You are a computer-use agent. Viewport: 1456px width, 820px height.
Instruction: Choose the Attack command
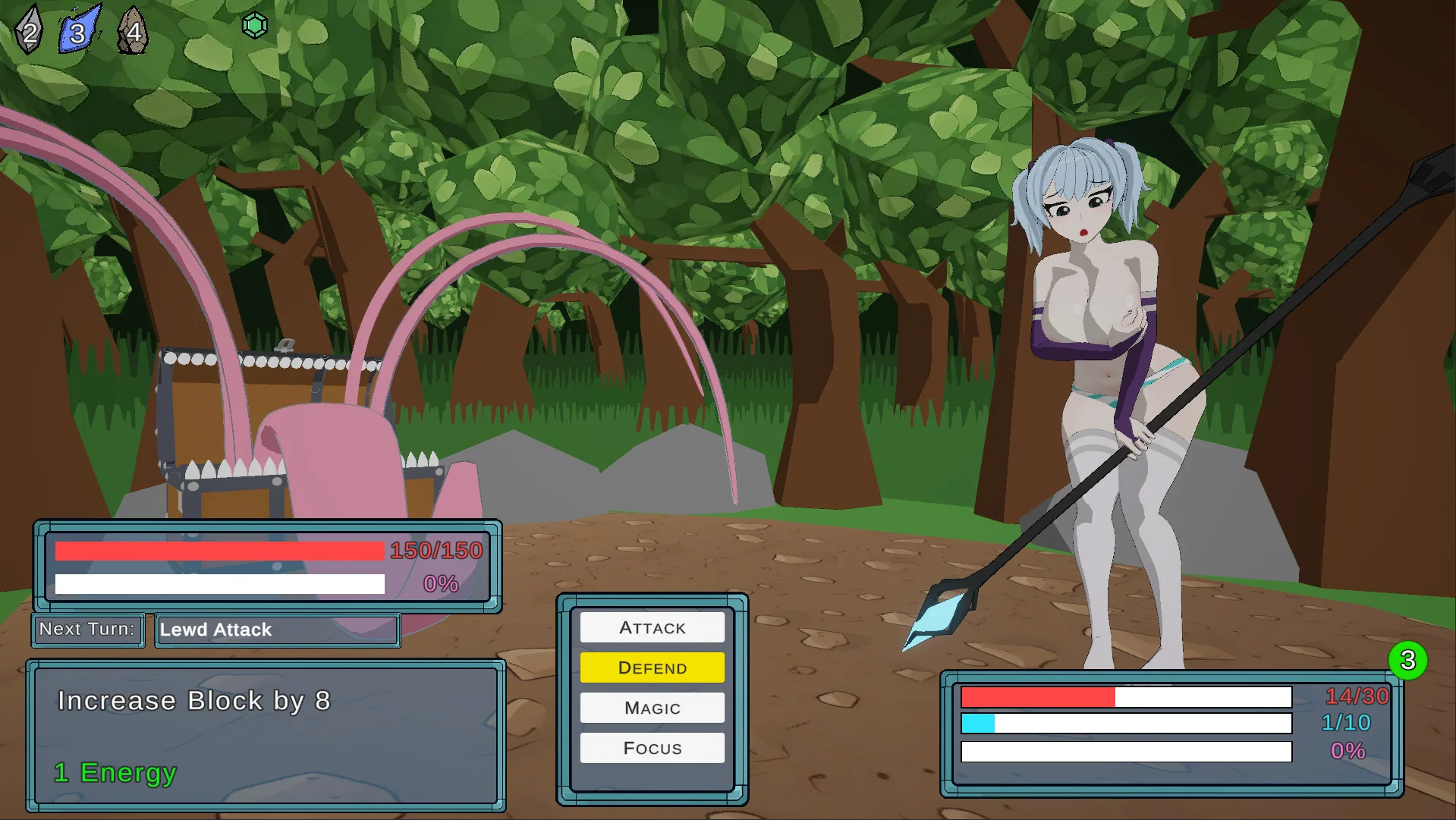(652, 627)
